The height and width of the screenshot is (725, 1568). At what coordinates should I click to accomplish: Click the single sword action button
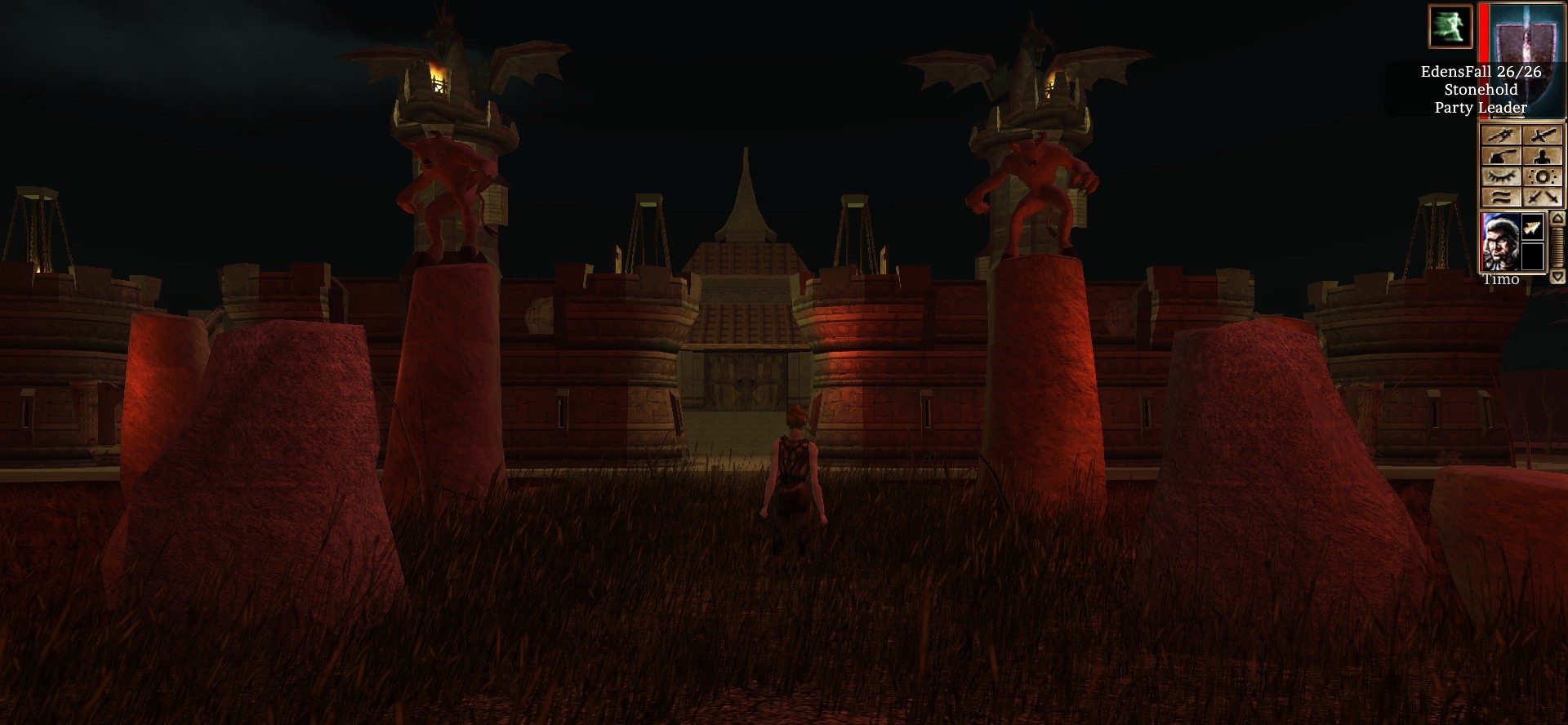[x=1543, y=136]
